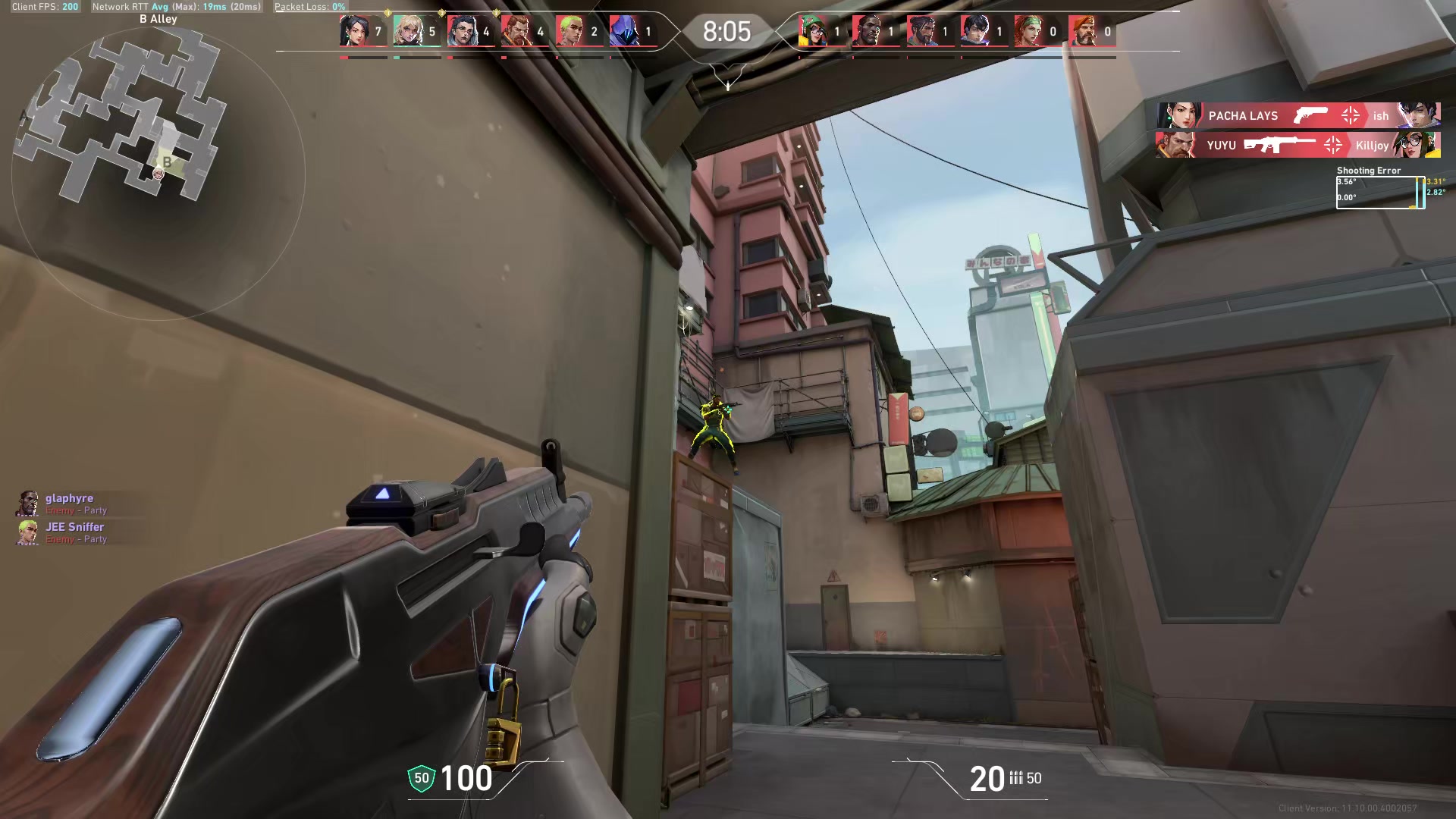1456x819 pixels.
Task: Select the Sheriff weapon icon in kill feed
Action: 1311,116
